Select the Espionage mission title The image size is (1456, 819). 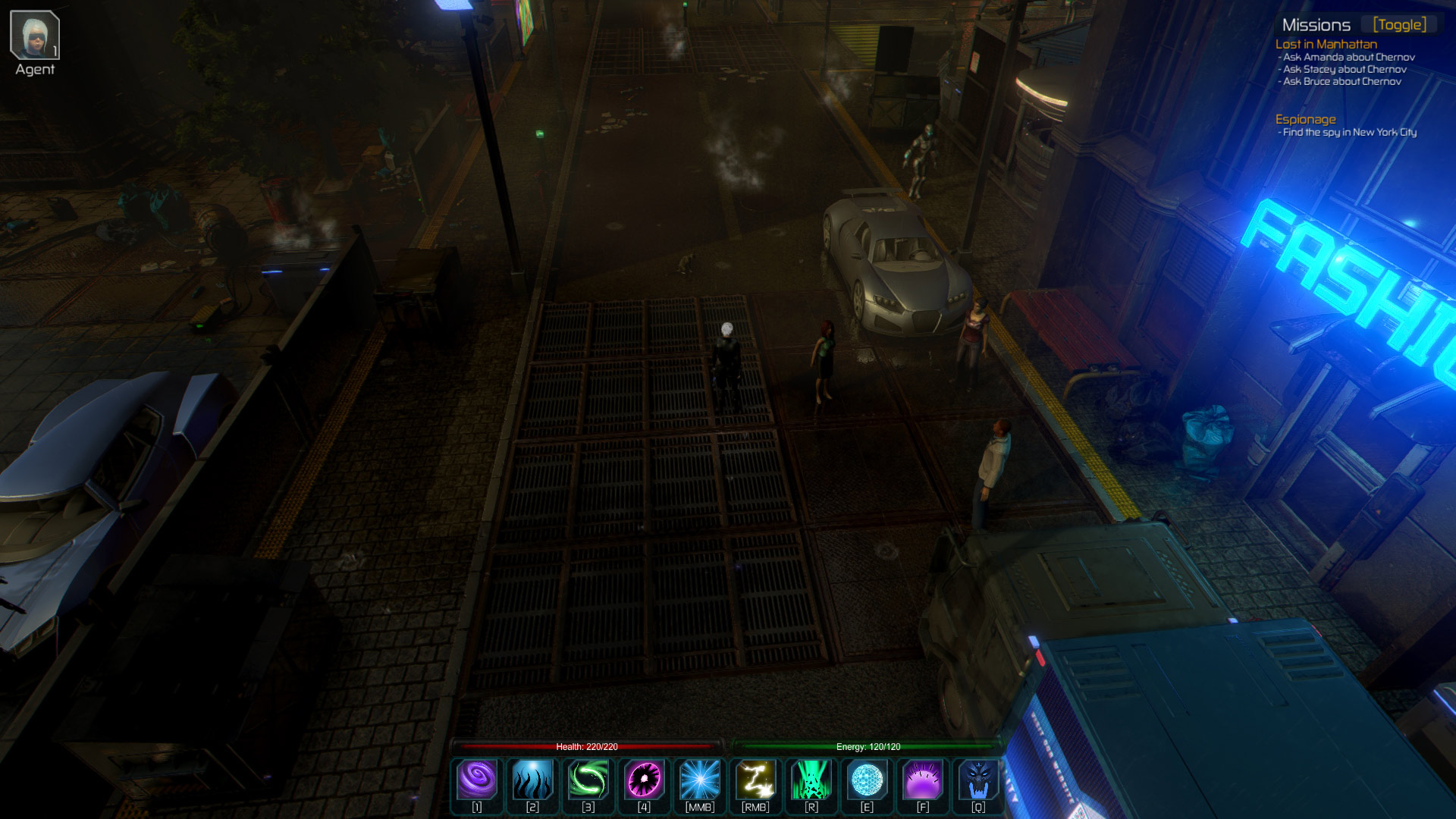tap(1305, 119)
